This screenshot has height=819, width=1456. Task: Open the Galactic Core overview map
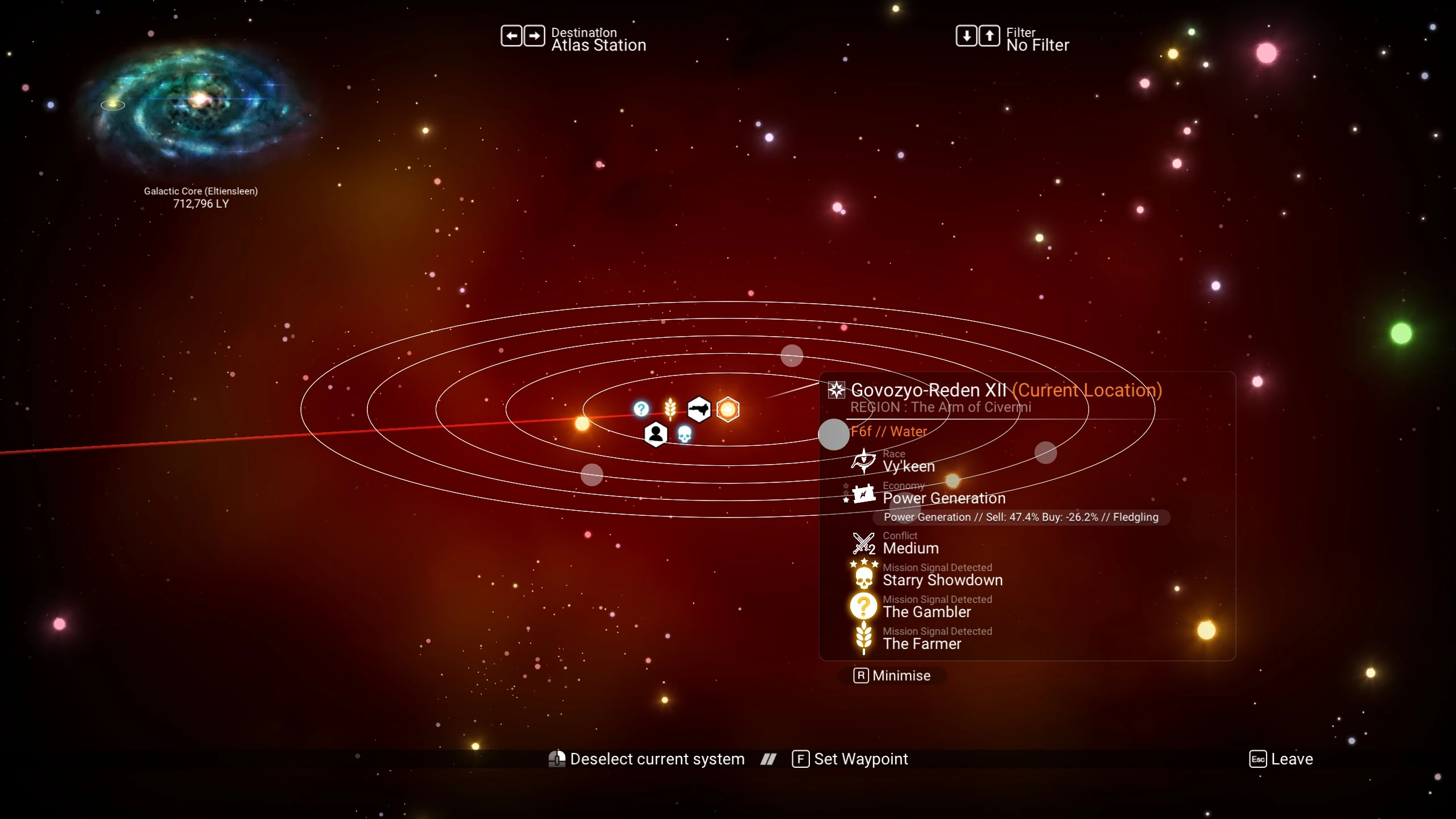coord(199,102)
